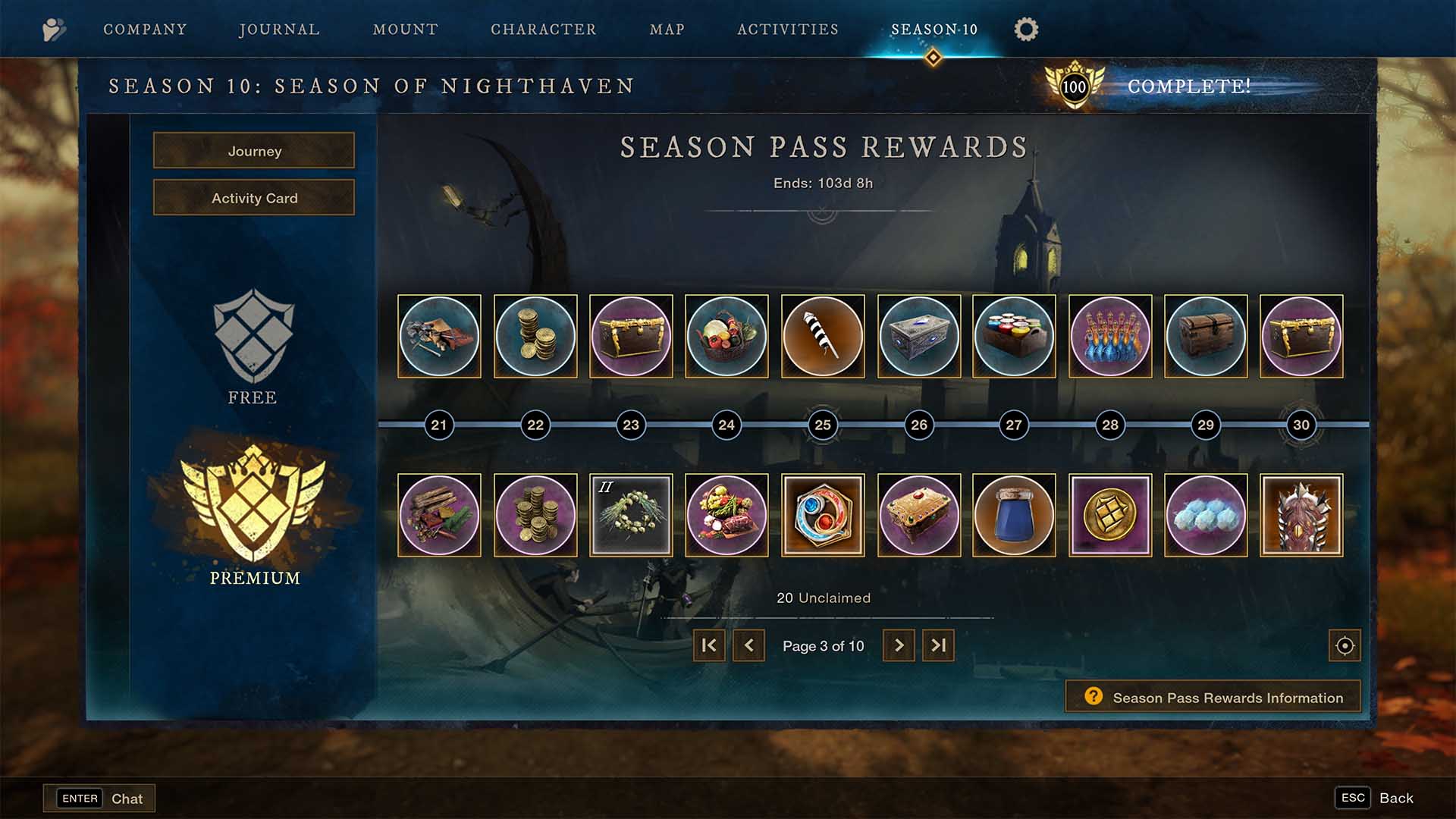Claim the silver storage box at level 26

[918, 336]
